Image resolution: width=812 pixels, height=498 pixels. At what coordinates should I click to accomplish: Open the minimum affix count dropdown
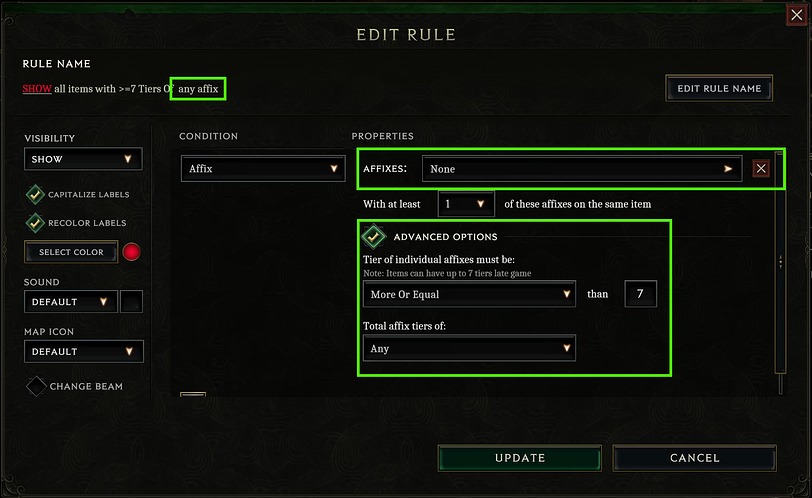click(x=466, y=204)
